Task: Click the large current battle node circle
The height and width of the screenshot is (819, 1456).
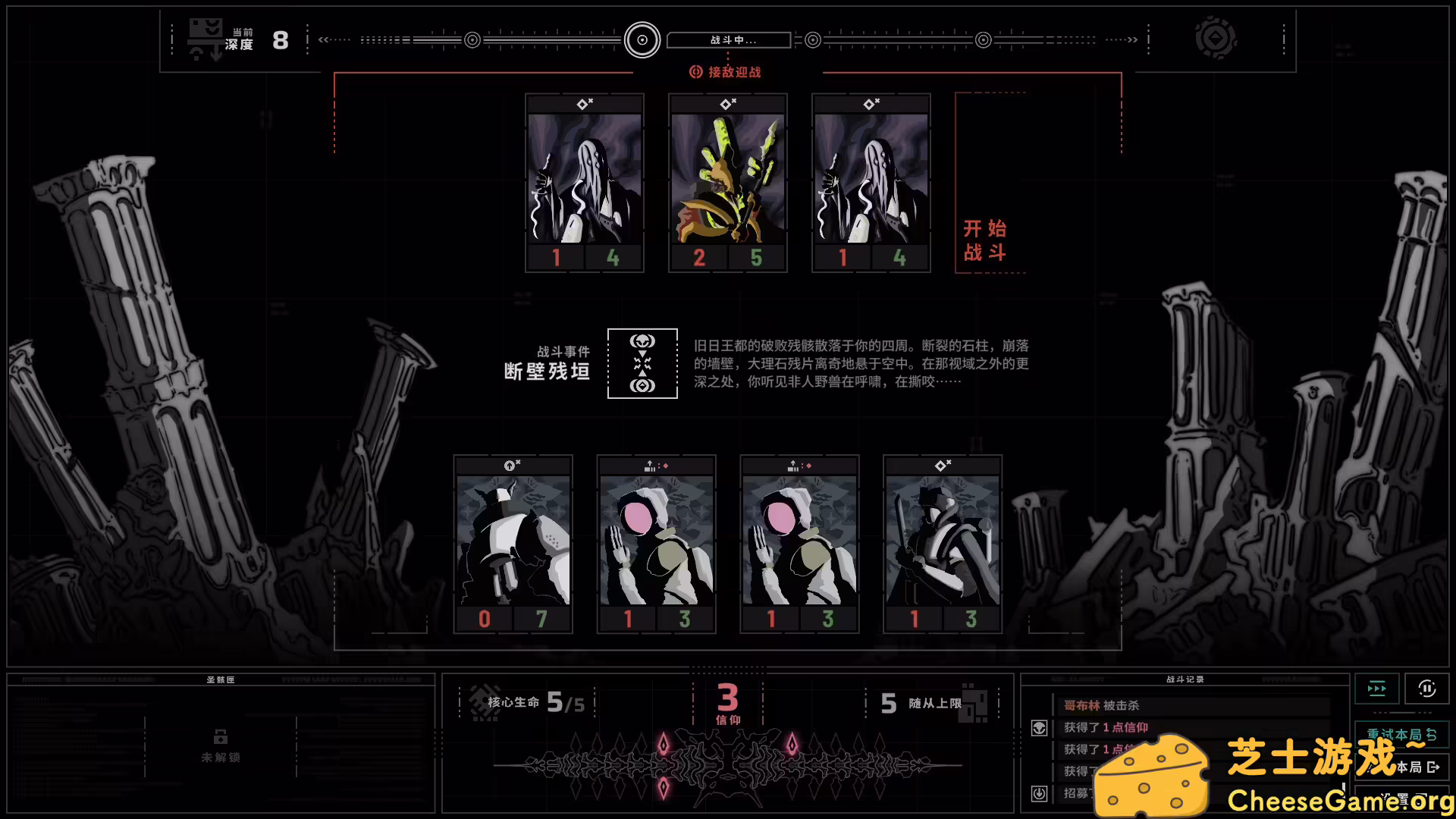Action: click(642, 39)
